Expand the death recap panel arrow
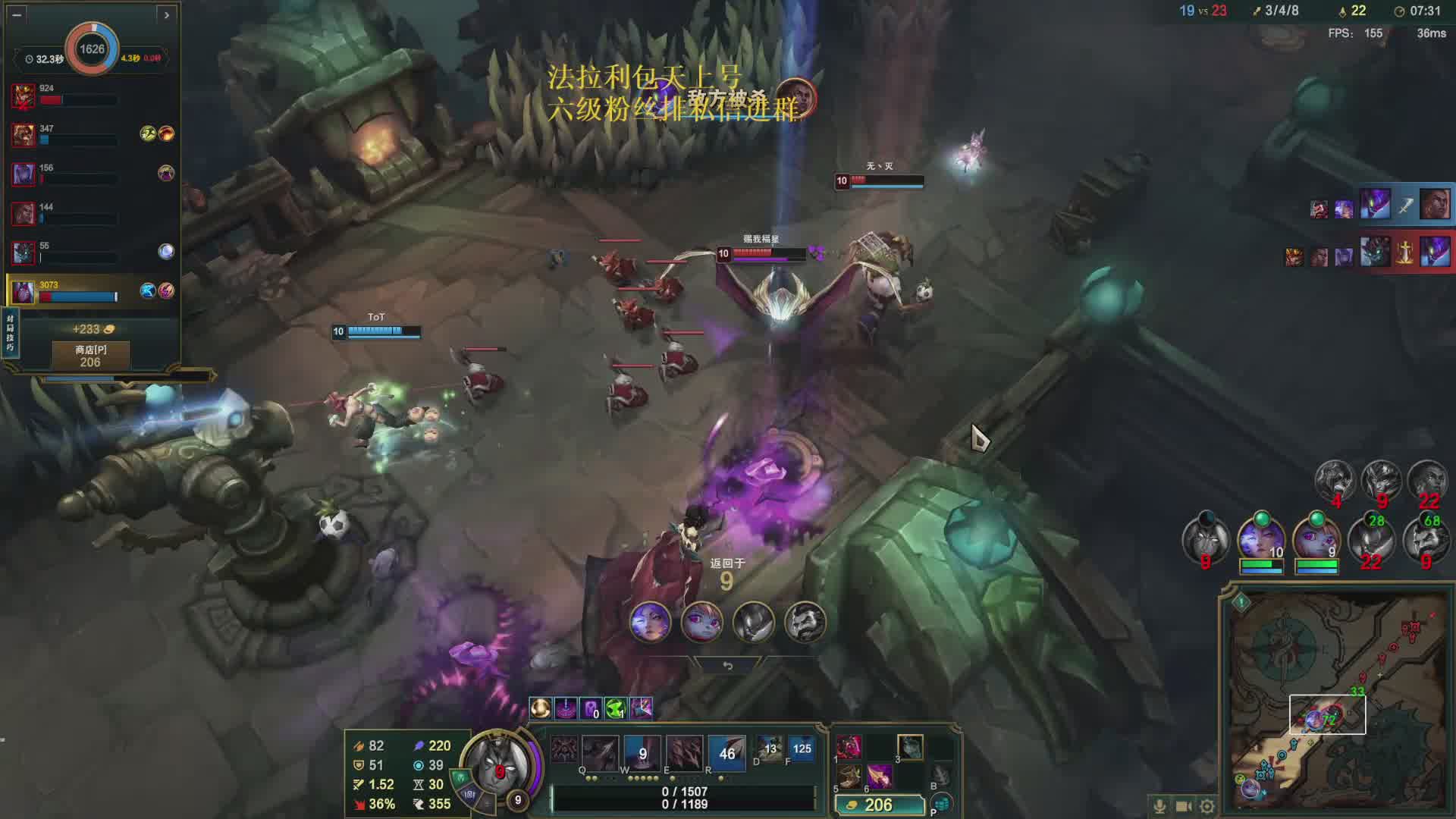 [167, 14]
